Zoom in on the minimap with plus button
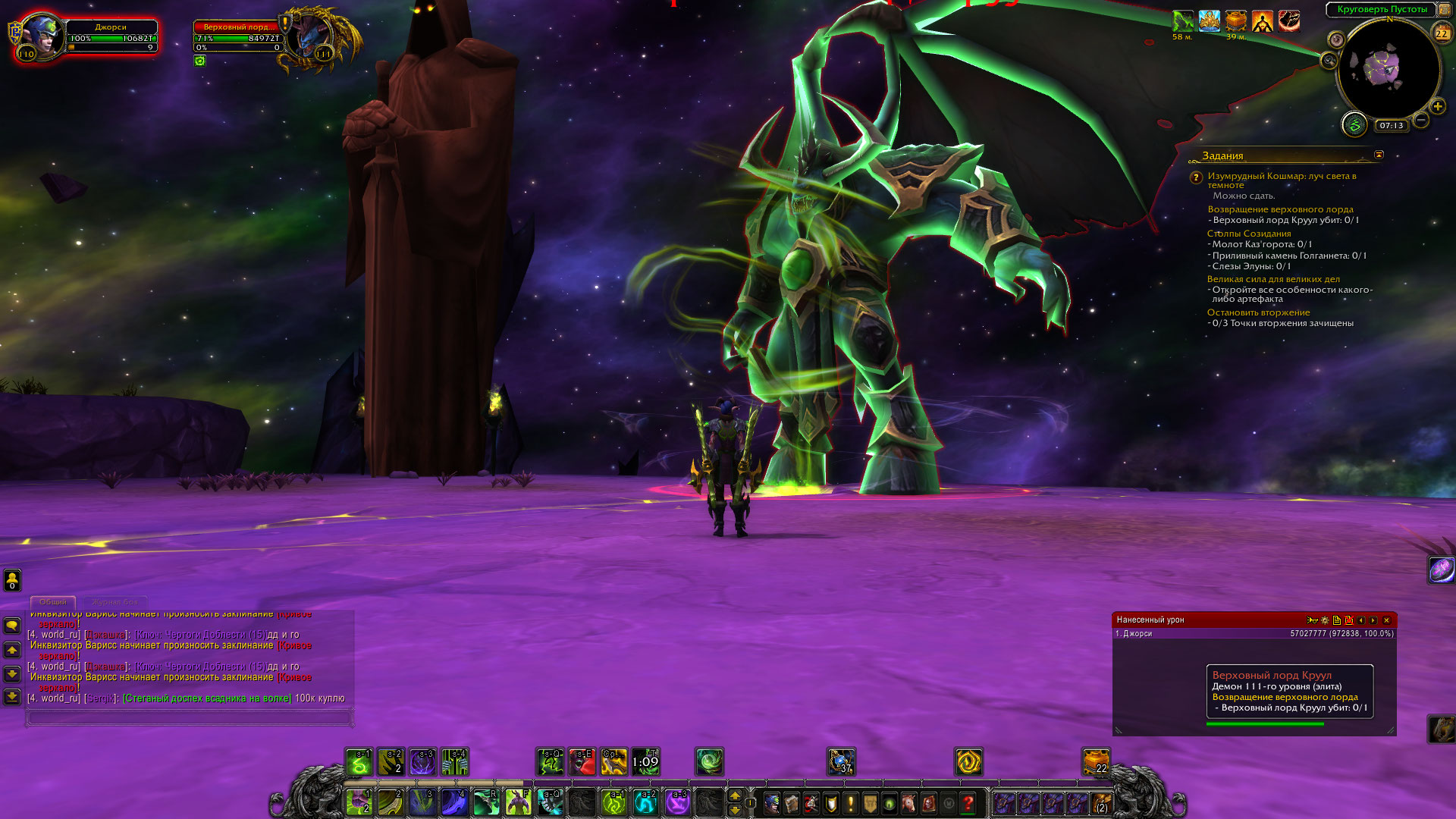The height and width of the screenshot is (819, 1456). click(1438, 107)
